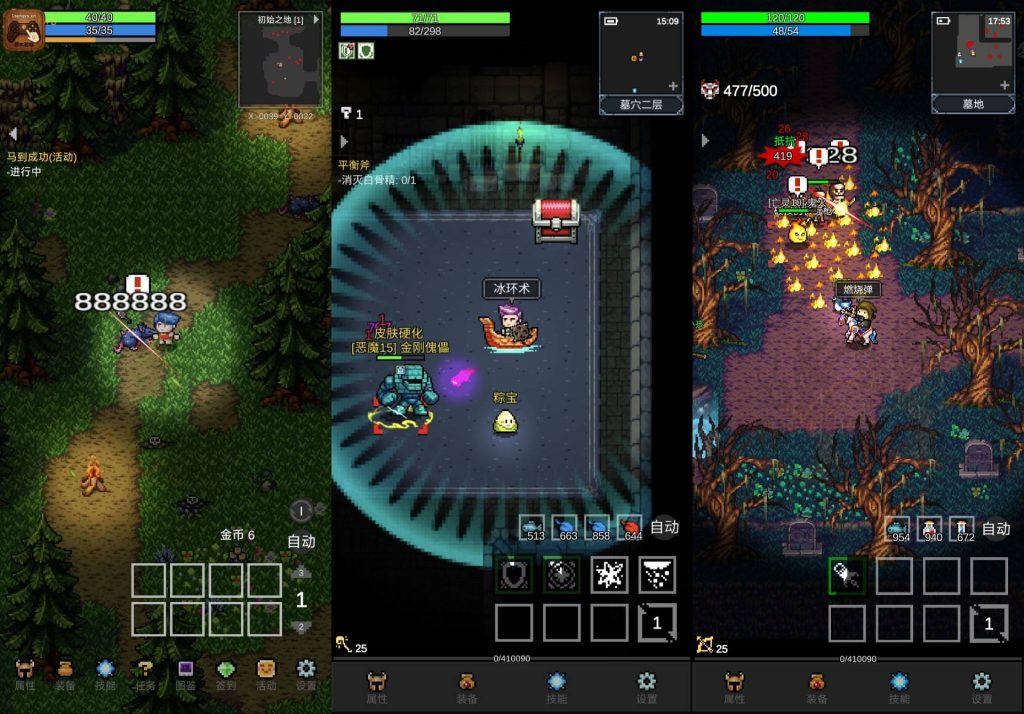Image resolution: width=1024 pixels, height=714 pixels.
Task: Activate the shield skill icon
Action: (x=514, y=575)
